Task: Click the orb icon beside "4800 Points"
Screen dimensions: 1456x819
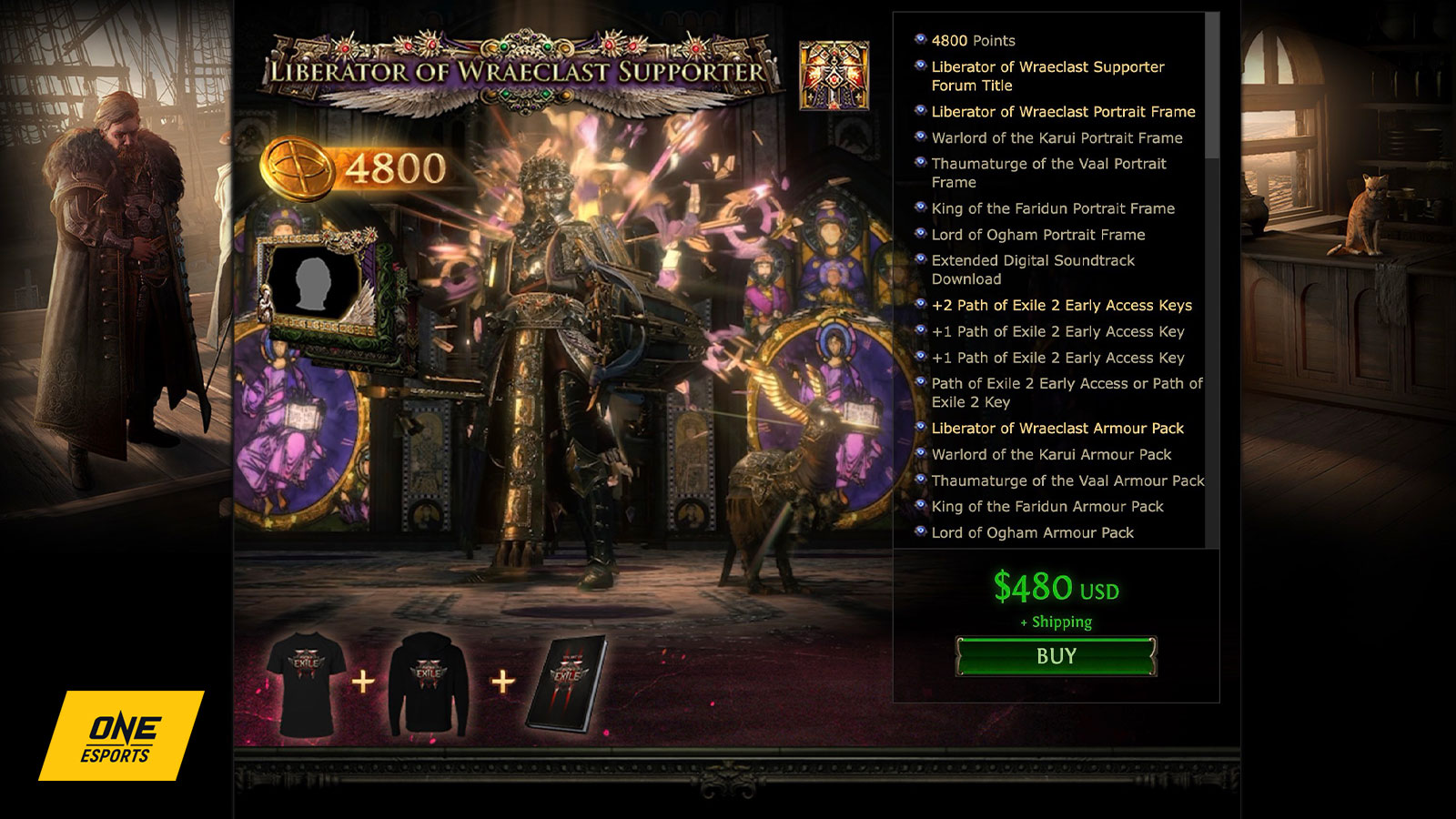Action: tap(920, 40)
